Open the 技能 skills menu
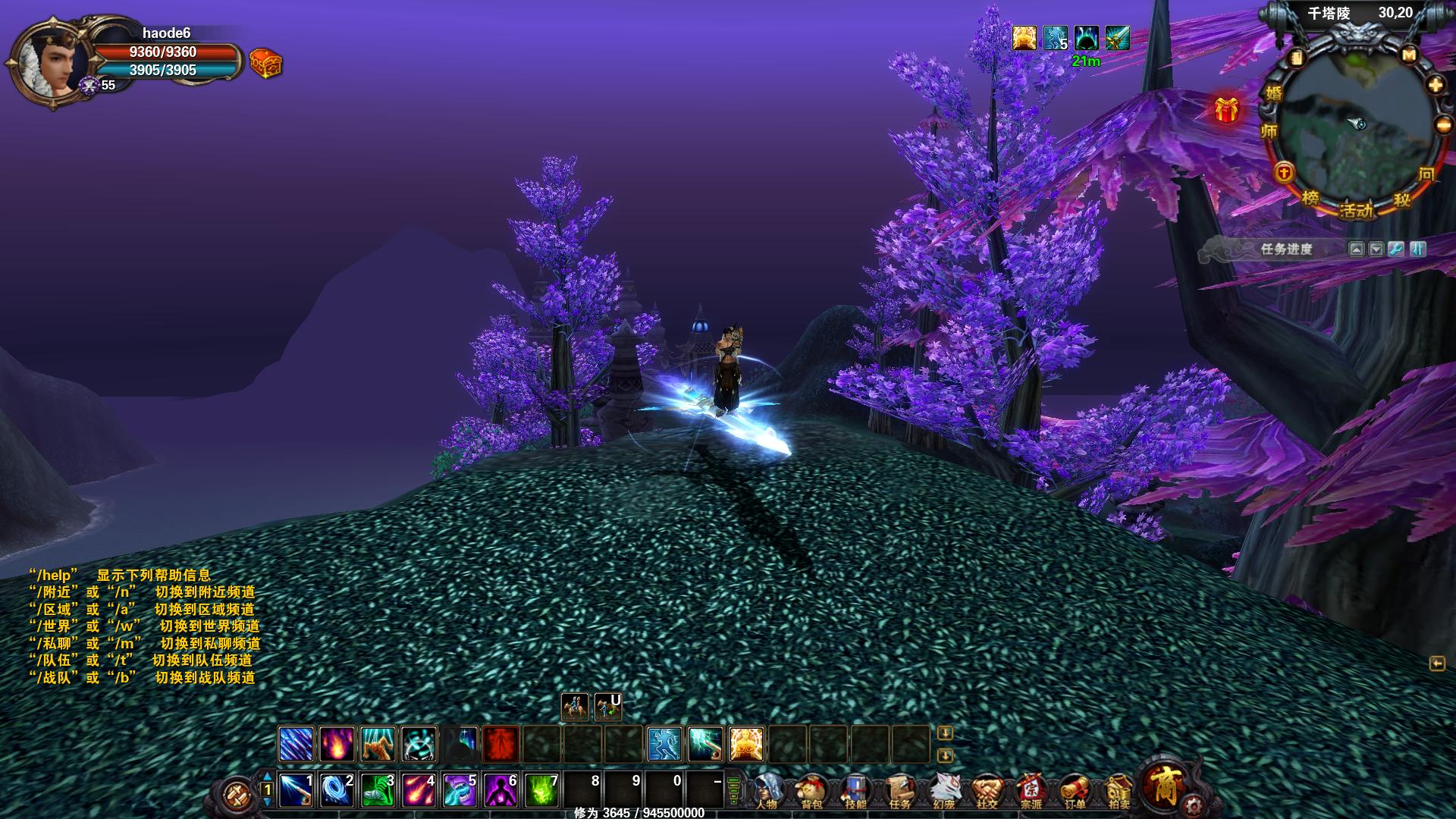Screen dimensions: 1456x819 click(x=855, y=791)
